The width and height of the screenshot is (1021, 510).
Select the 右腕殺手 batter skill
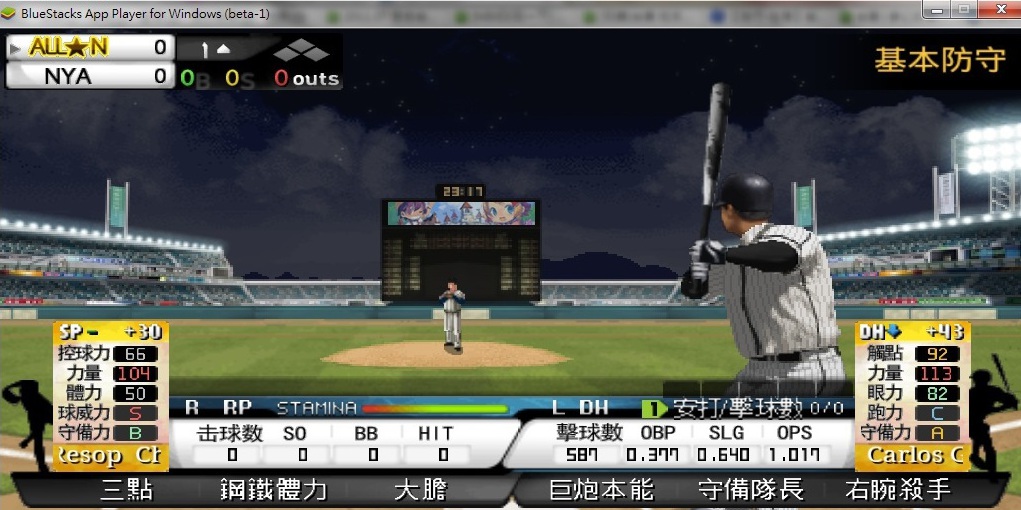[897, 490]
